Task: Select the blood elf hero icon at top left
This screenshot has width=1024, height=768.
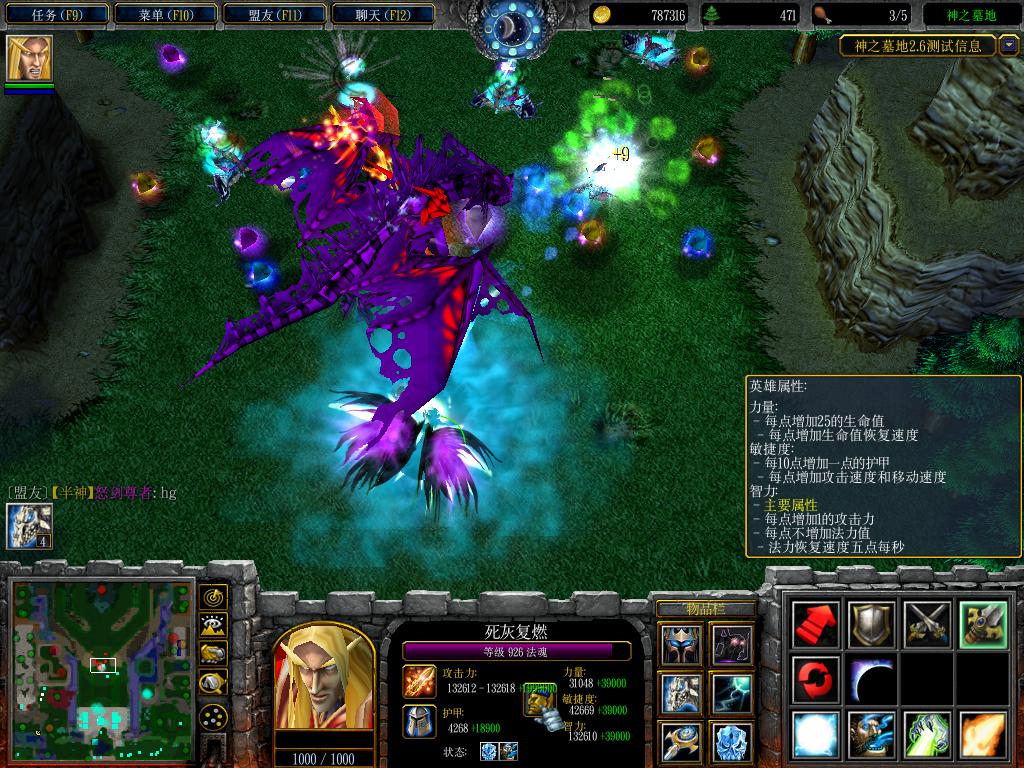Action: pos(29,58)
